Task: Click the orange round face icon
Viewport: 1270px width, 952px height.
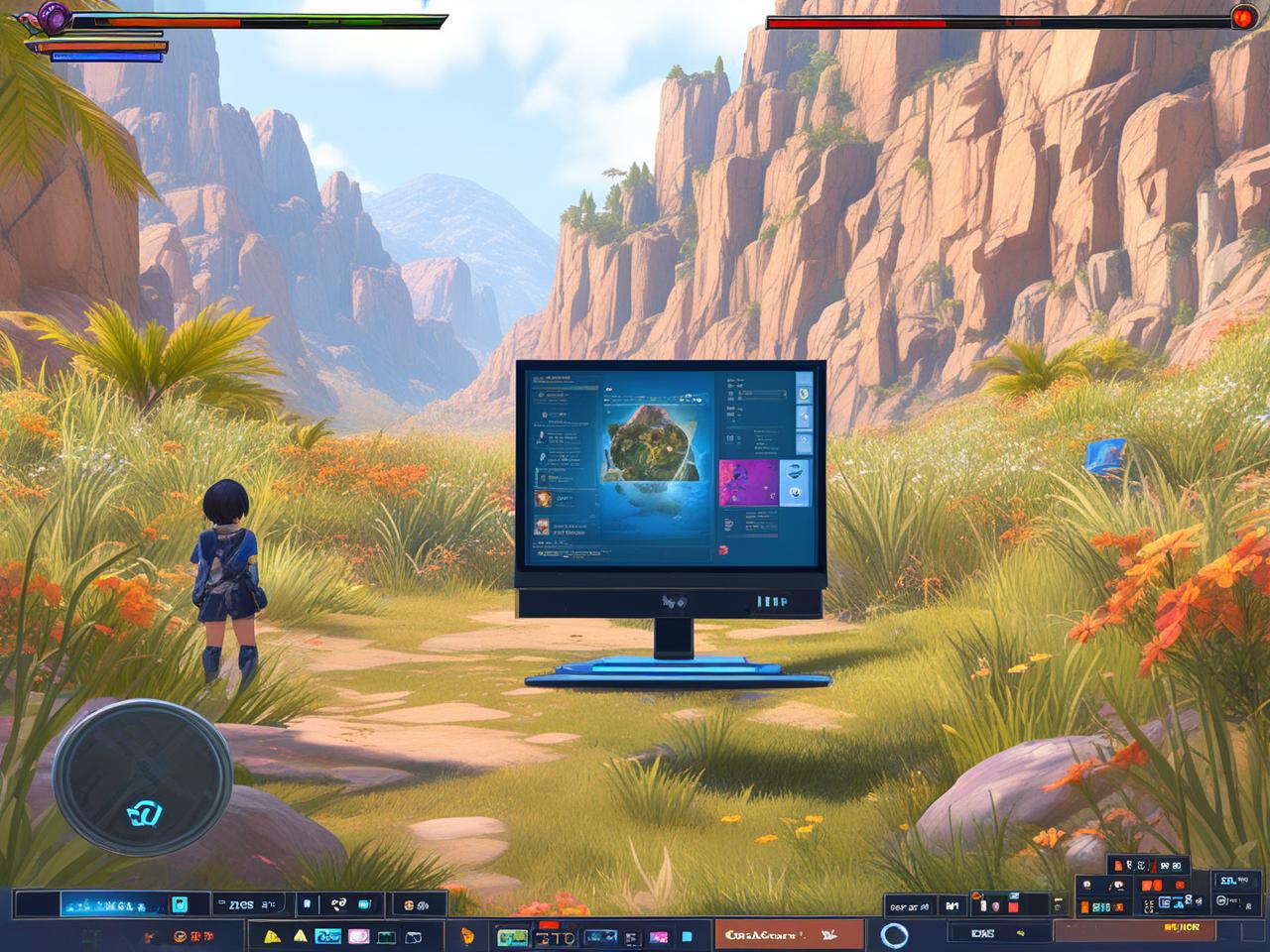Action: pyautogui.click(x=180, y=935)
